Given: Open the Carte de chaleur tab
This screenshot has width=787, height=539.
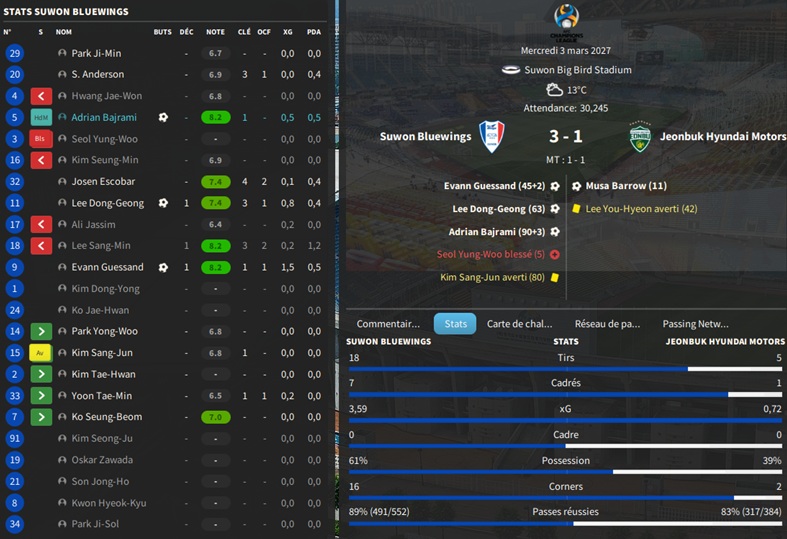Looking at the screenshot, I should [x=519, y=324].
